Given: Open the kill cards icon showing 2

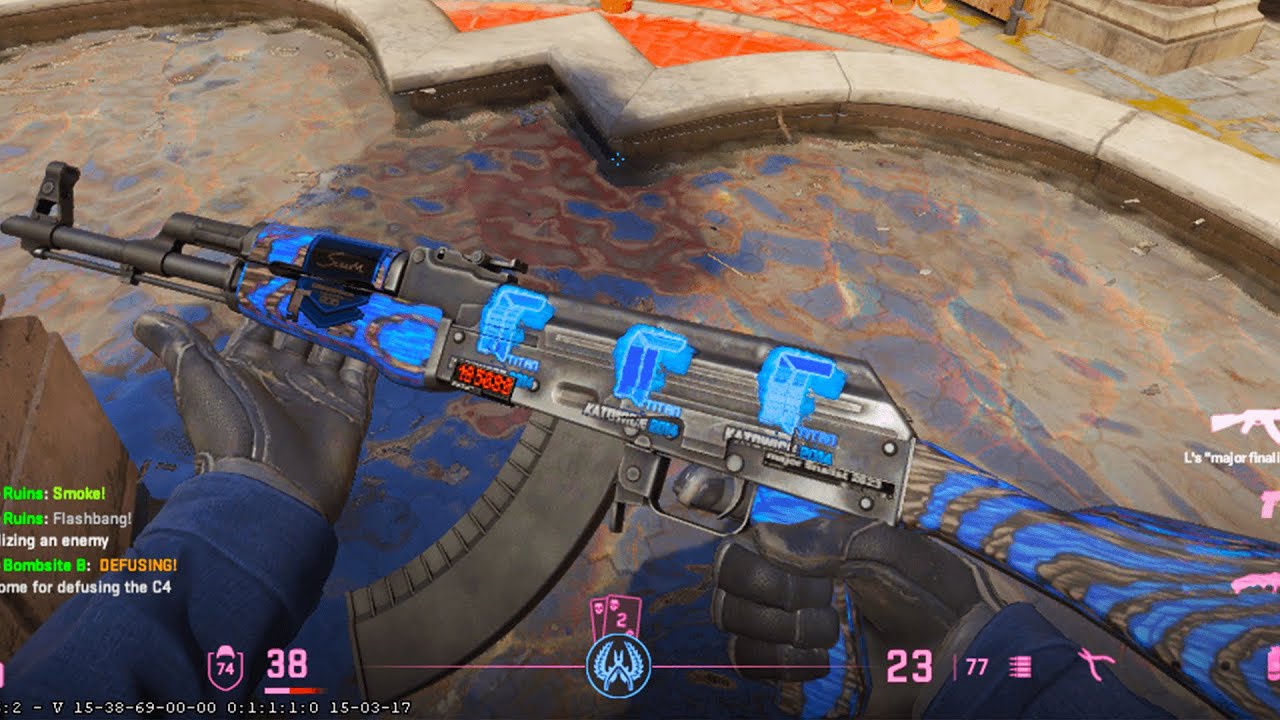Looking at the screenshot, I should click(616, 618).
